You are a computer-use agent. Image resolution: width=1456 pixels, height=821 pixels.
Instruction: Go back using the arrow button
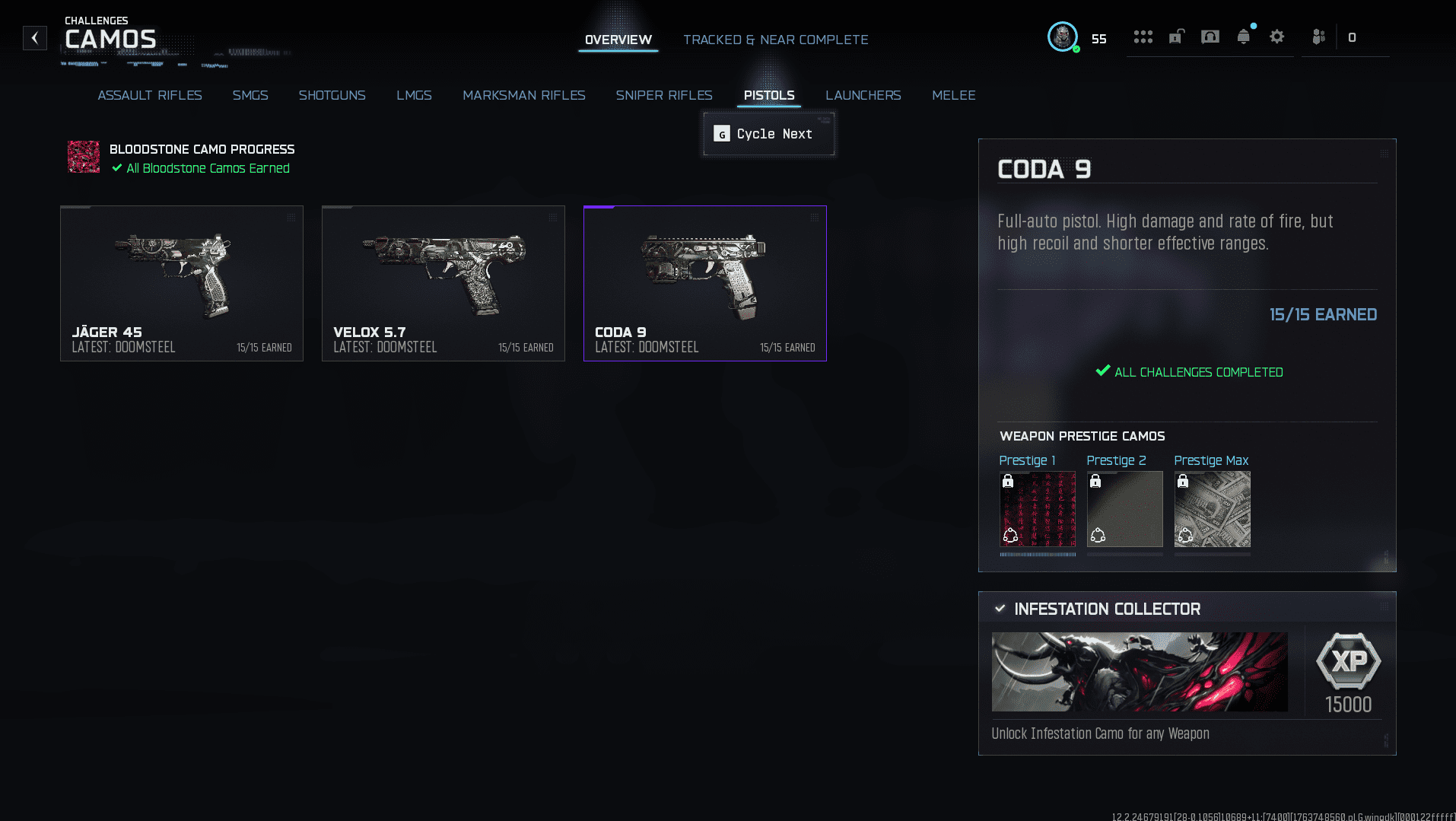(x=35, y=38)
